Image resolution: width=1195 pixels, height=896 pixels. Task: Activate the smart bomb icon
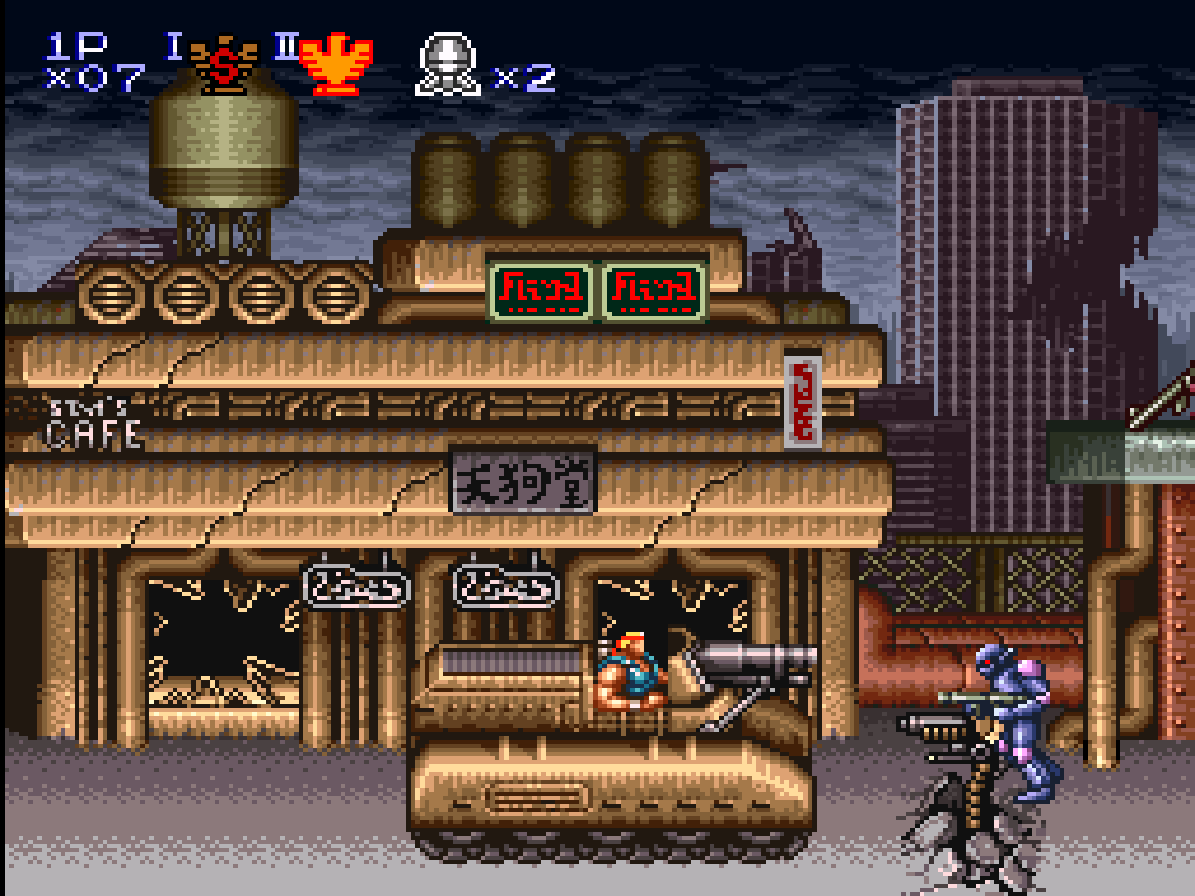coord(447,66)
